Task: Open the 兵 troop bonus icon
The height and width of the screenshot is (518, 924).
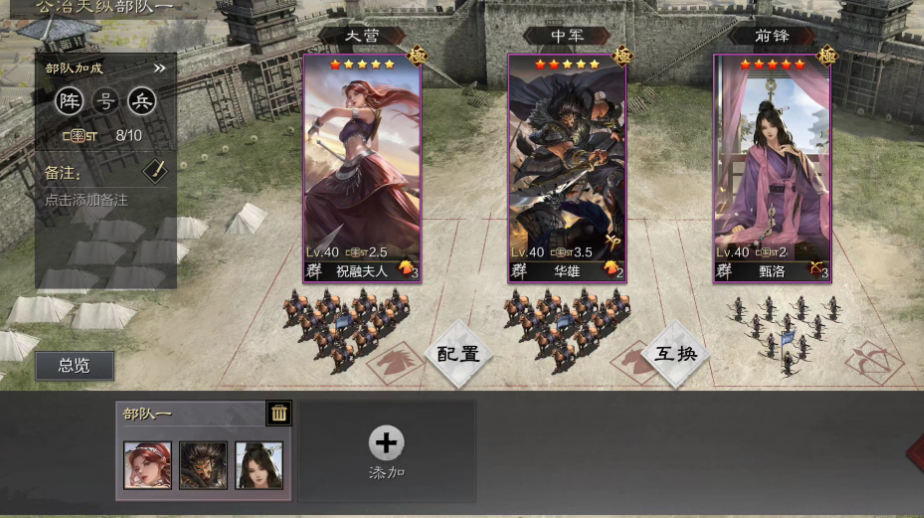Action: click(142, 101)
